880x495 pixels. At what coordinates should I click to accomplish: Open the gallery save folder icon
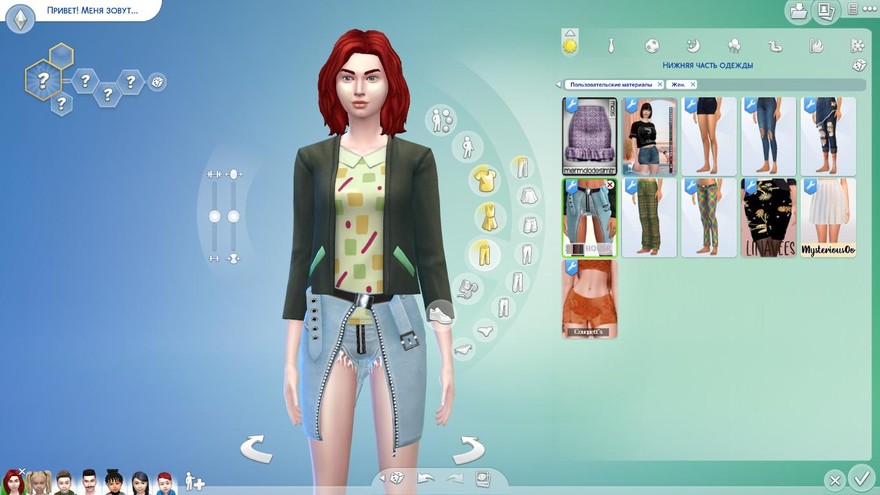coord(798,12)
